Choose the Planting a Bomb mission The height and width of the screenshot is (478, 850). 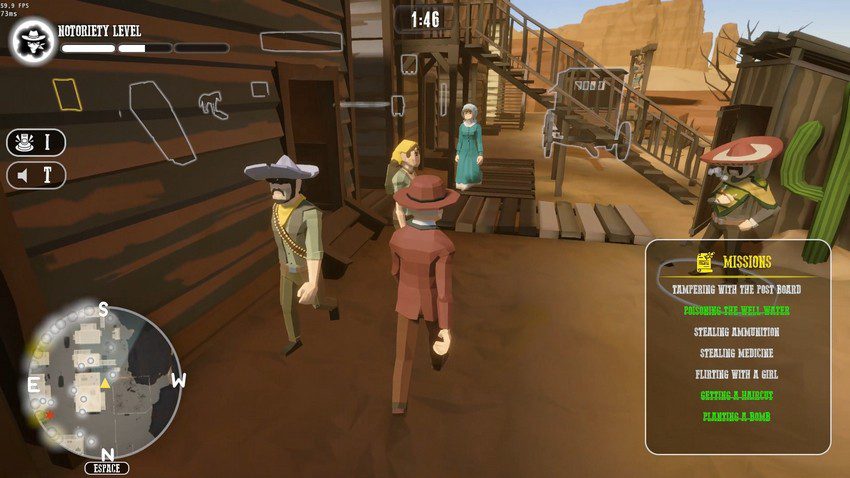pyautogui.click(x=736, y=416)
